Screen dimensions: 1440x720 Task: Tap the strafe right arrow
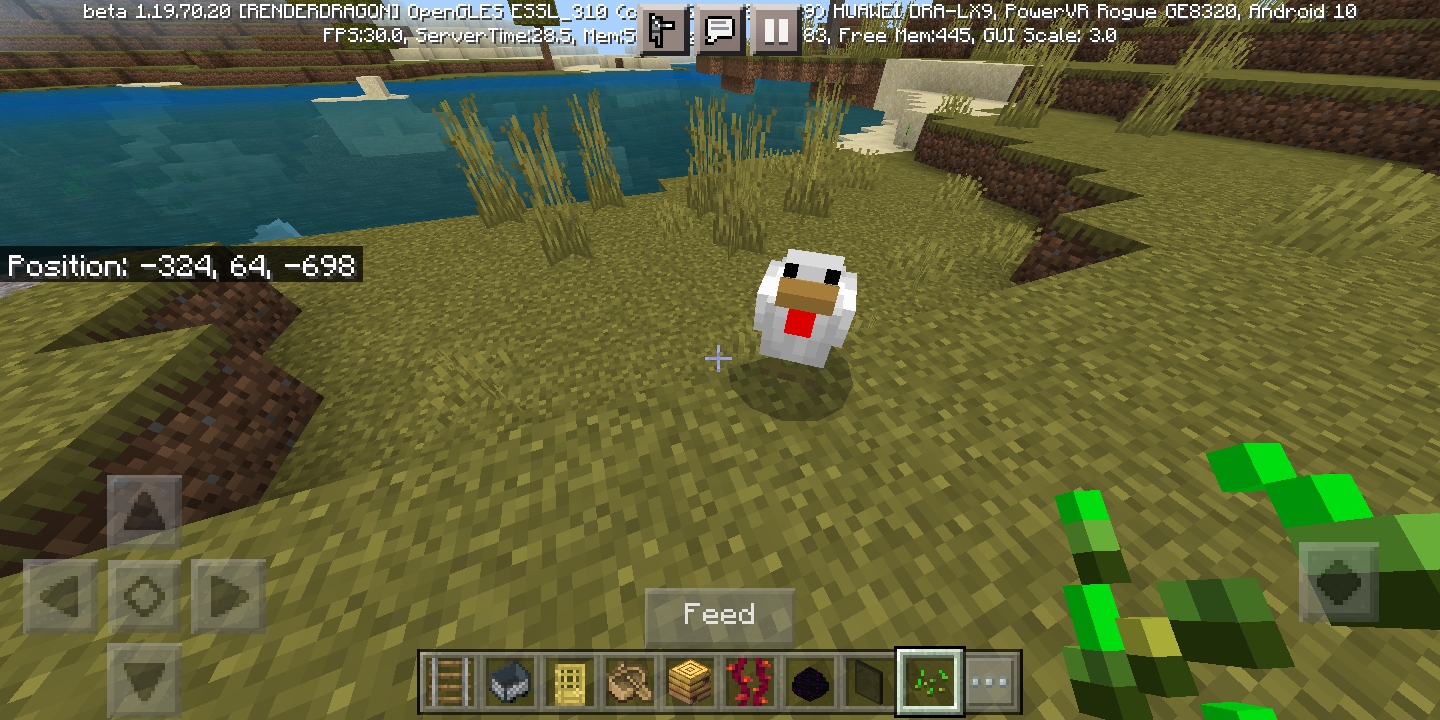pyautogui.click(x=228, y=597)
